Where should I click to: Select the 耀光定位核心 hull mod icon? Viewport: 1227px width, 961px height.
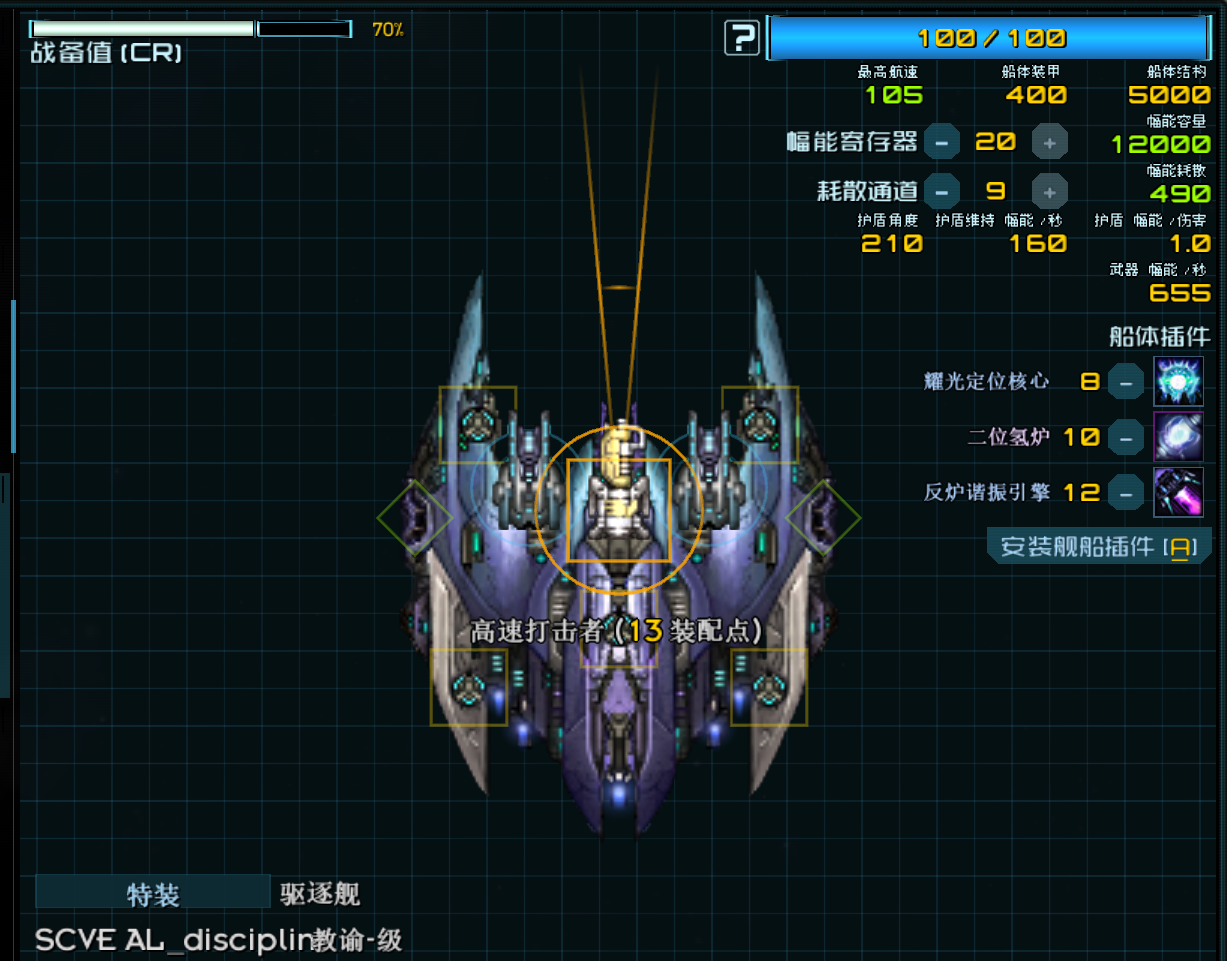[x=1178, y=381]
